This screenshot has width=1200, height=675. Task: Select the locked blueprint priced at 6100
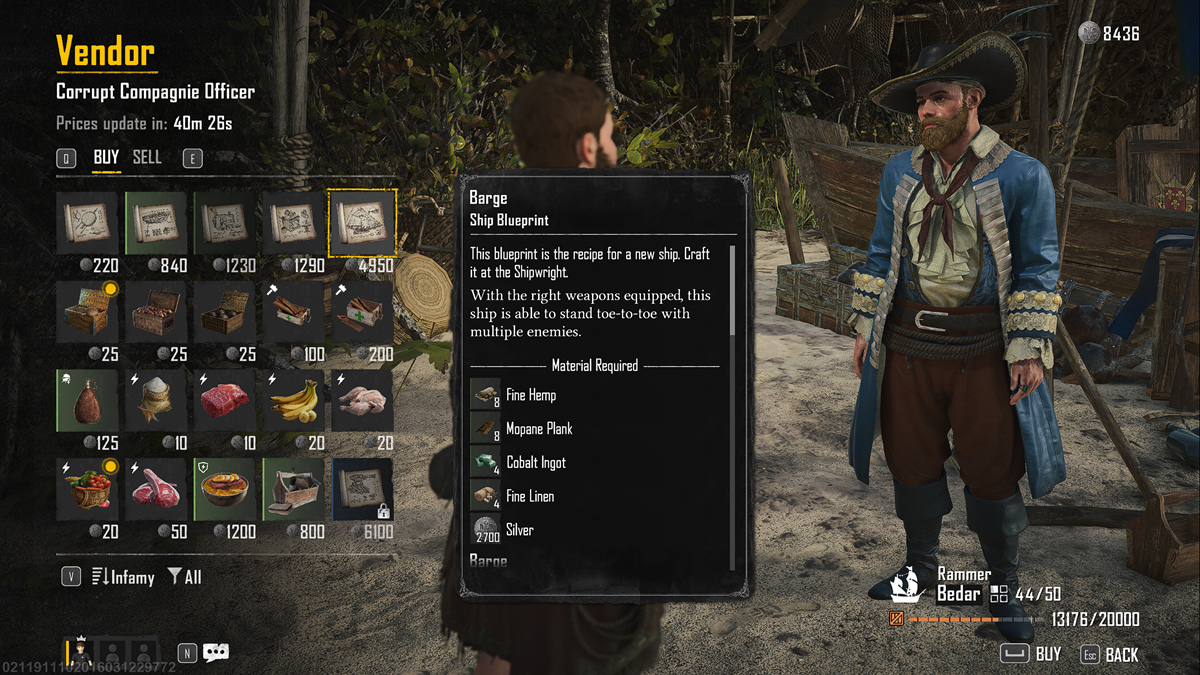click(x=362, y=489)
